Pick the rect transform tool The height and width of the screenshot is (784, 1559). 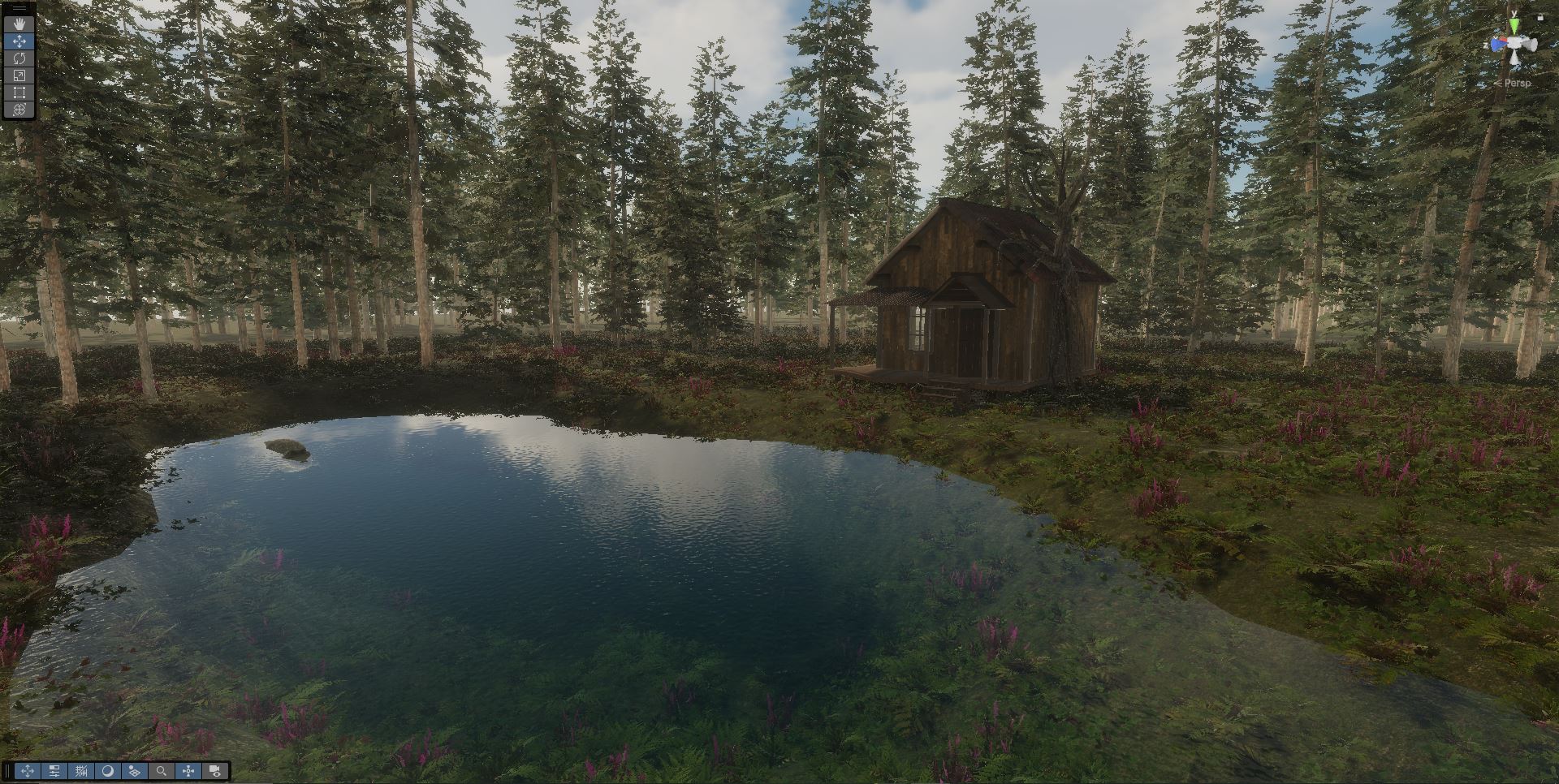tap(19, 93)
